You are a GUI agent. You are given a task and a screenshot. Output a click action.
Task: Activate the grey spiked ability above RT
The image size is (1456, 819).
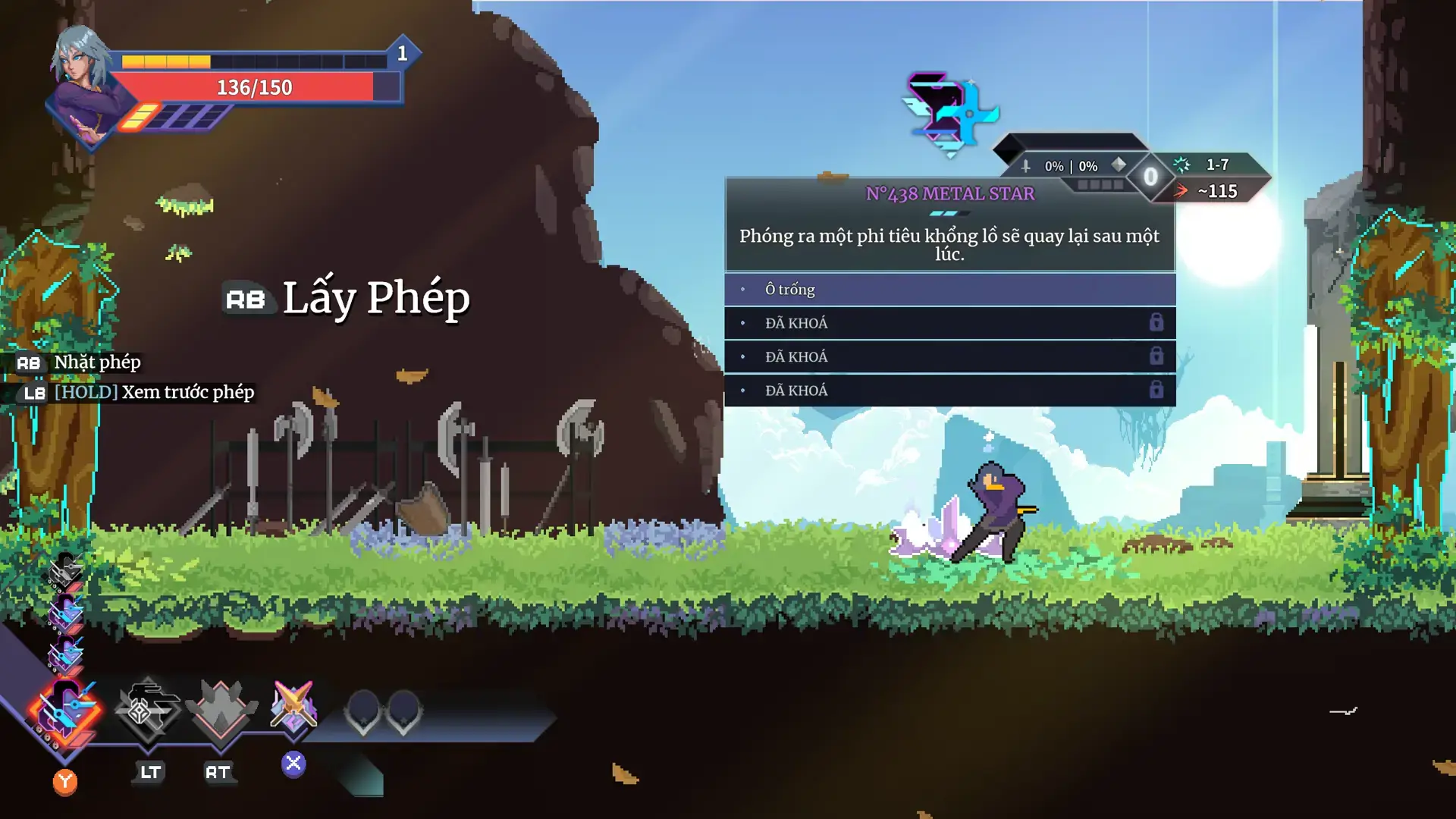coord(221,709)
